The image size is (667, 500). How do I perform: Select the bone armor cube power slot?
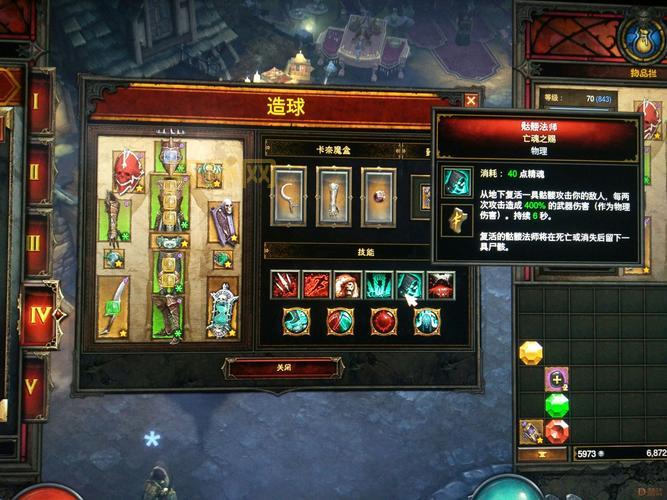[334, 196]
